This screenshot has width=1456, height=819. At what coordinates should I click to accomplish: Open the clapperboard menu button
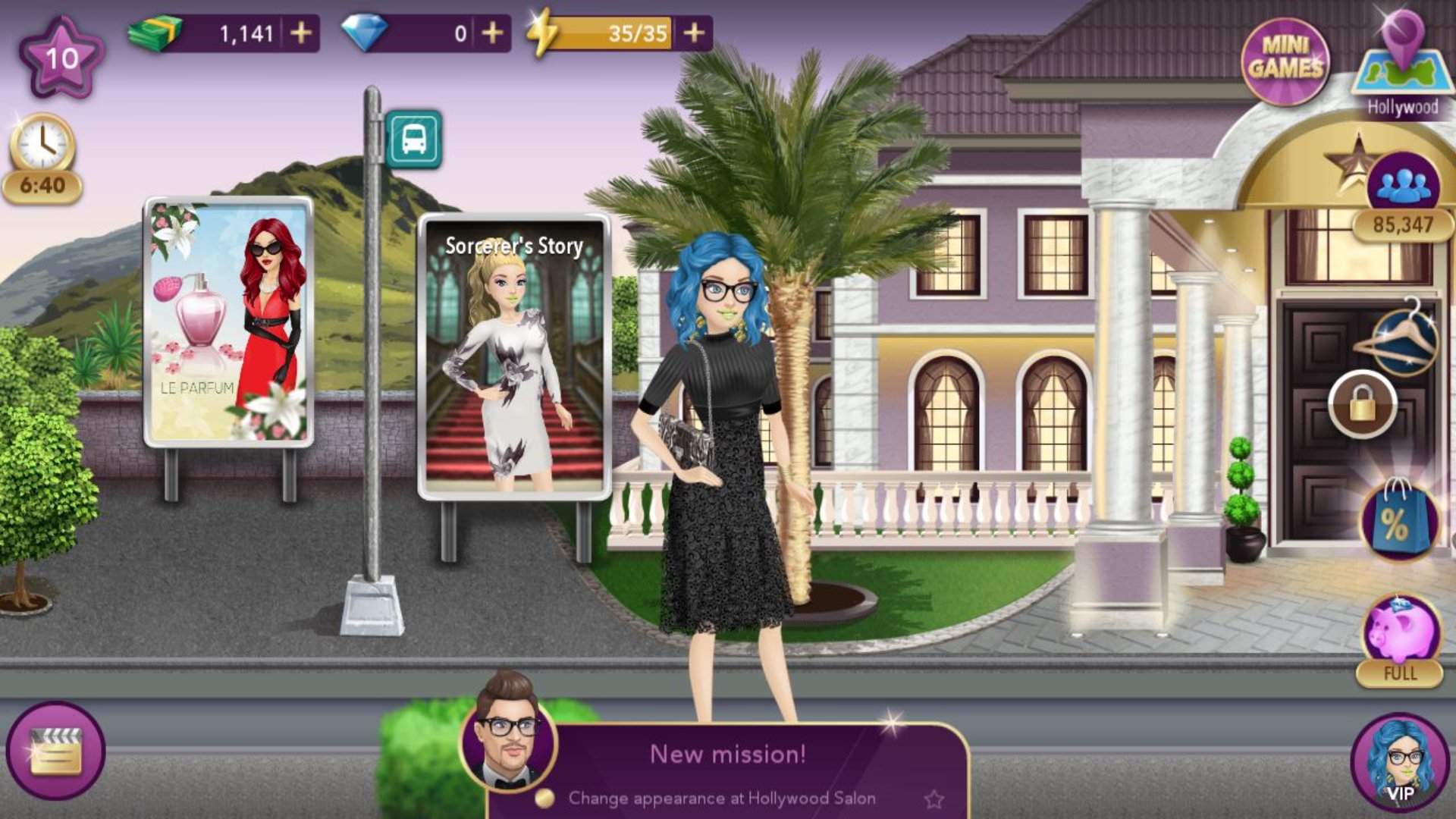coord(55,750)
